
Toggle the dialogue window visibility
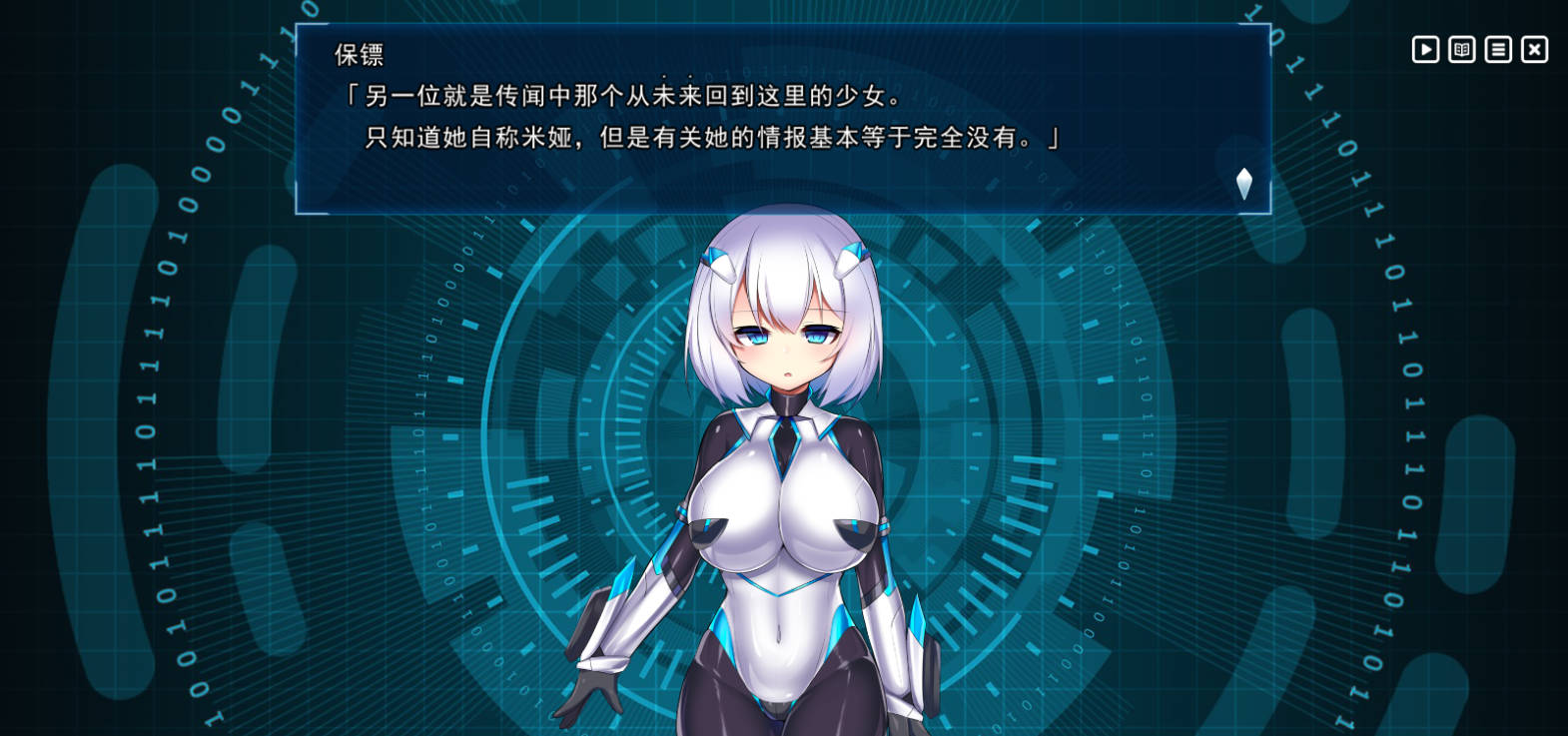[1533, 49]
